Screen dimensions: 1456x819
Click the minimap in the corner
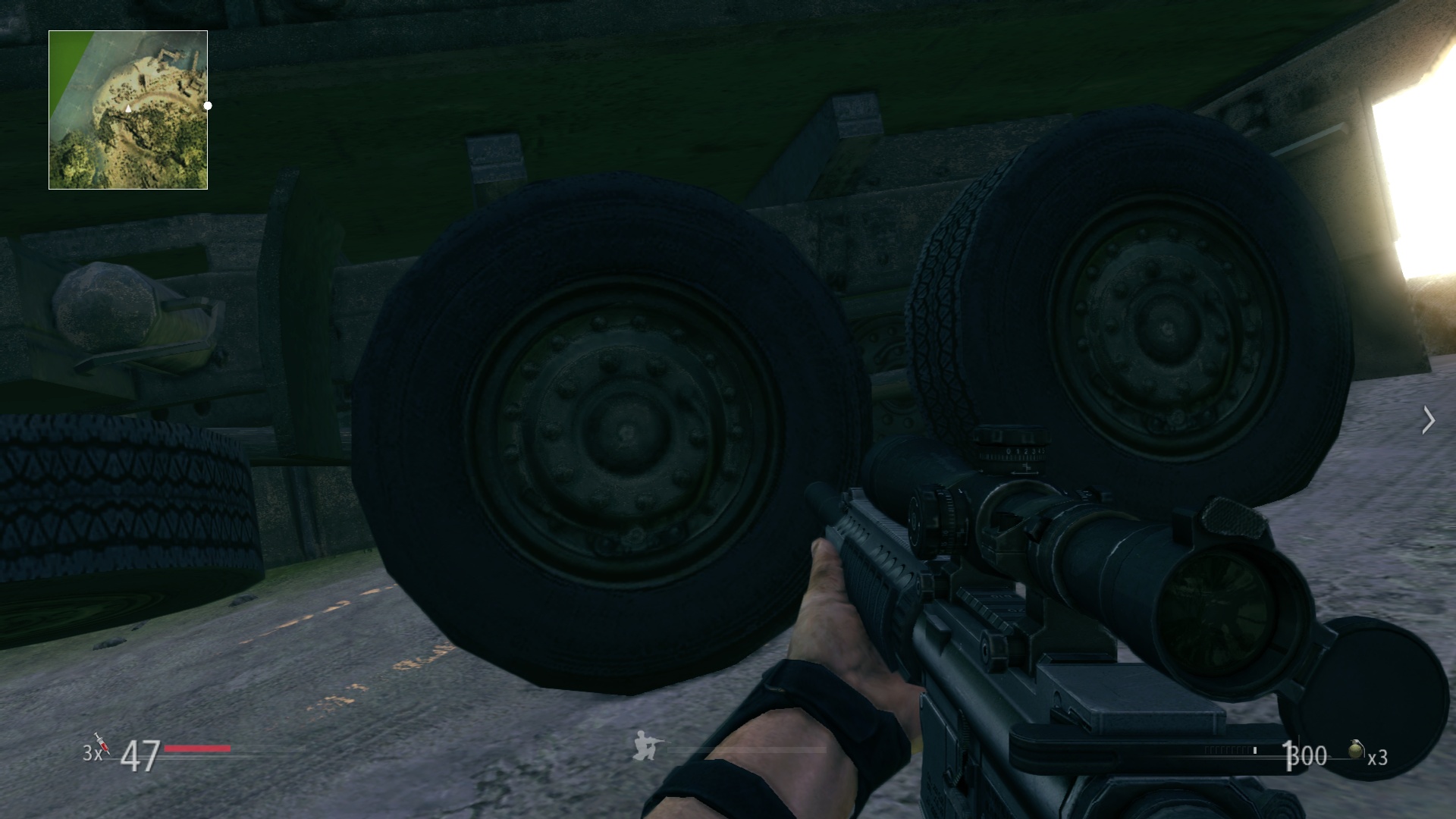coord(128,110)
